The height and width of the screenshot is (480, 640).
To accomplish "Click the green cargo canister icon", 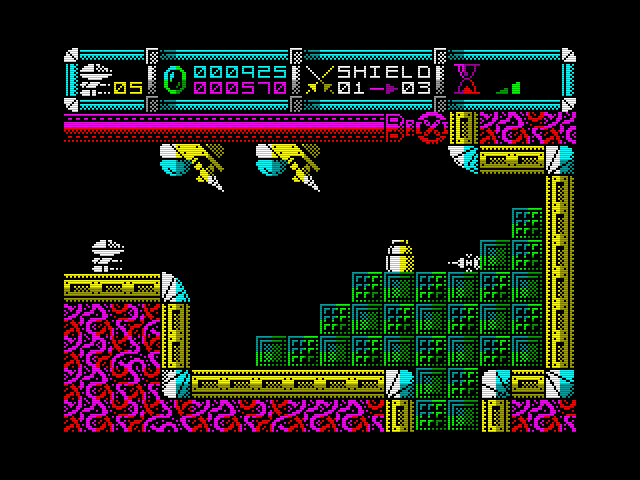I will [175, 80].
